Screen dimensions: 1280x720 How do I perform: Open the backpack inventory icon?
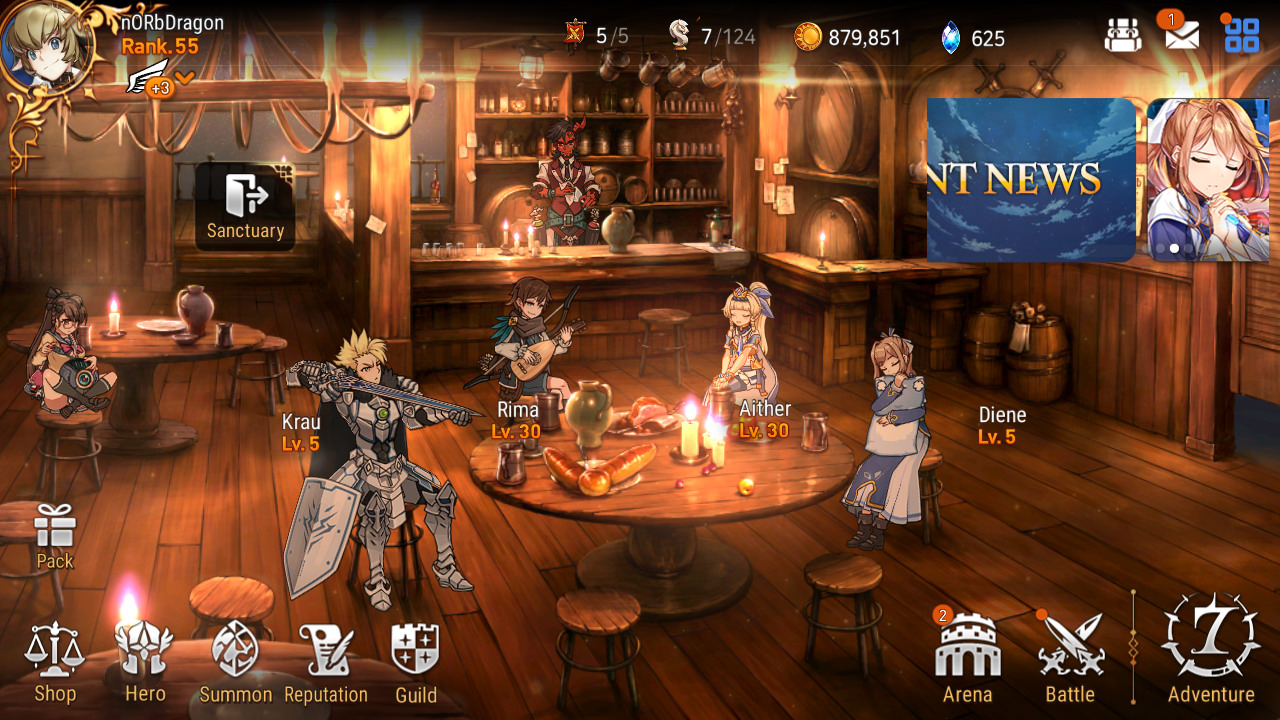1123,36
